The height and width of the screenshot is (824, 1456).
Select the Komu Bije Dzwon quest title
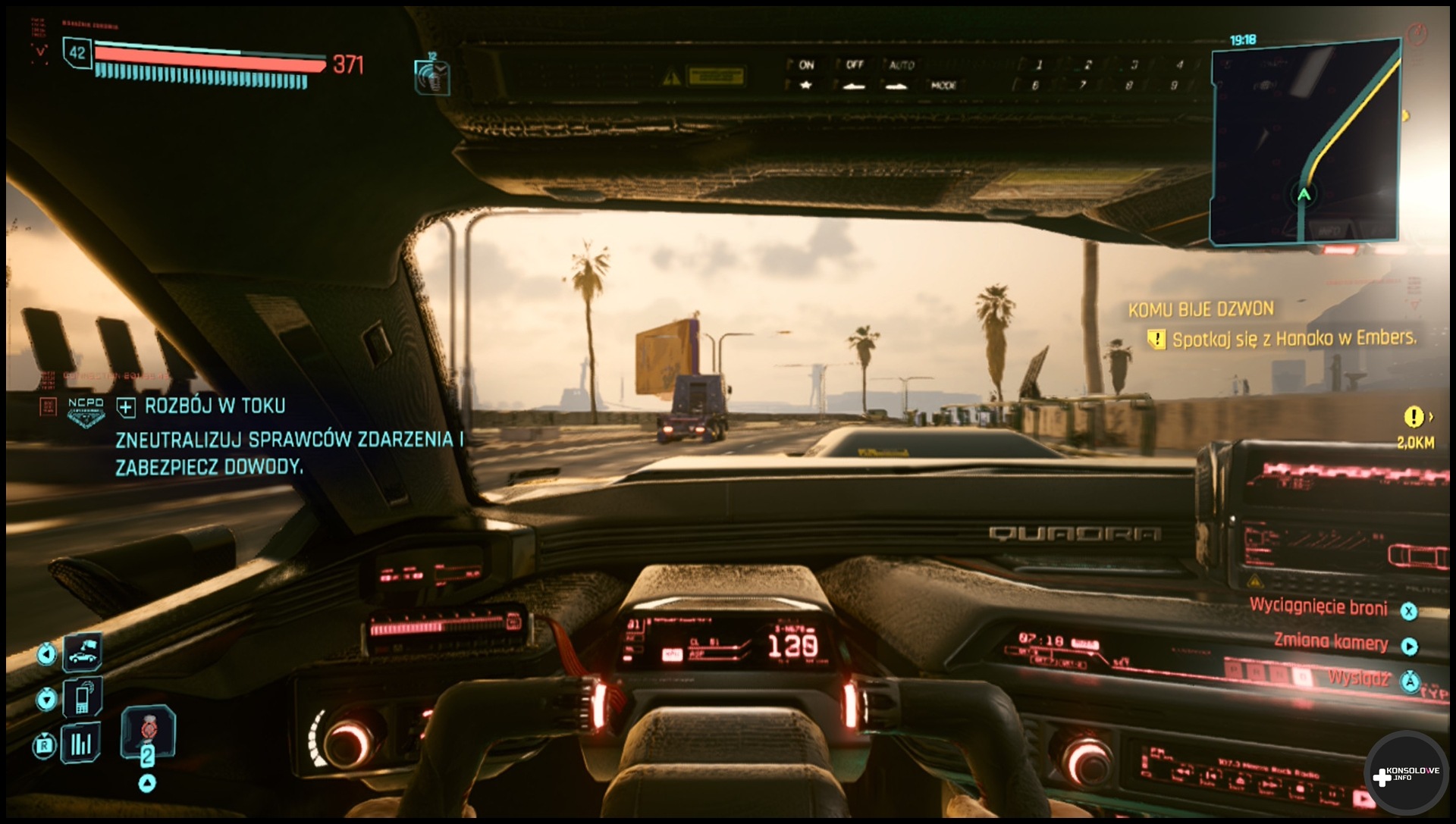pos(1200,309)
